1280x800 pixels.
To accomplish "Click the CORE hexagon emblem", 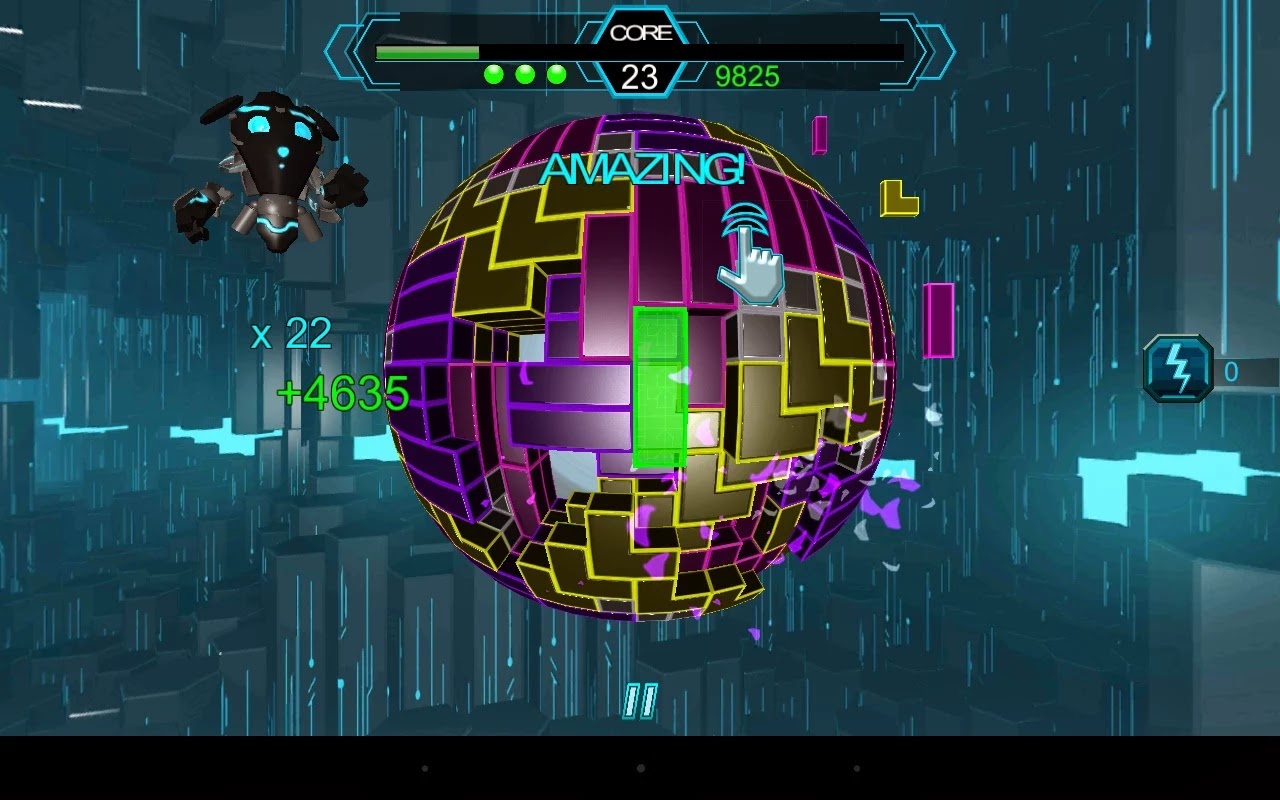I will (x=641, y=32).
